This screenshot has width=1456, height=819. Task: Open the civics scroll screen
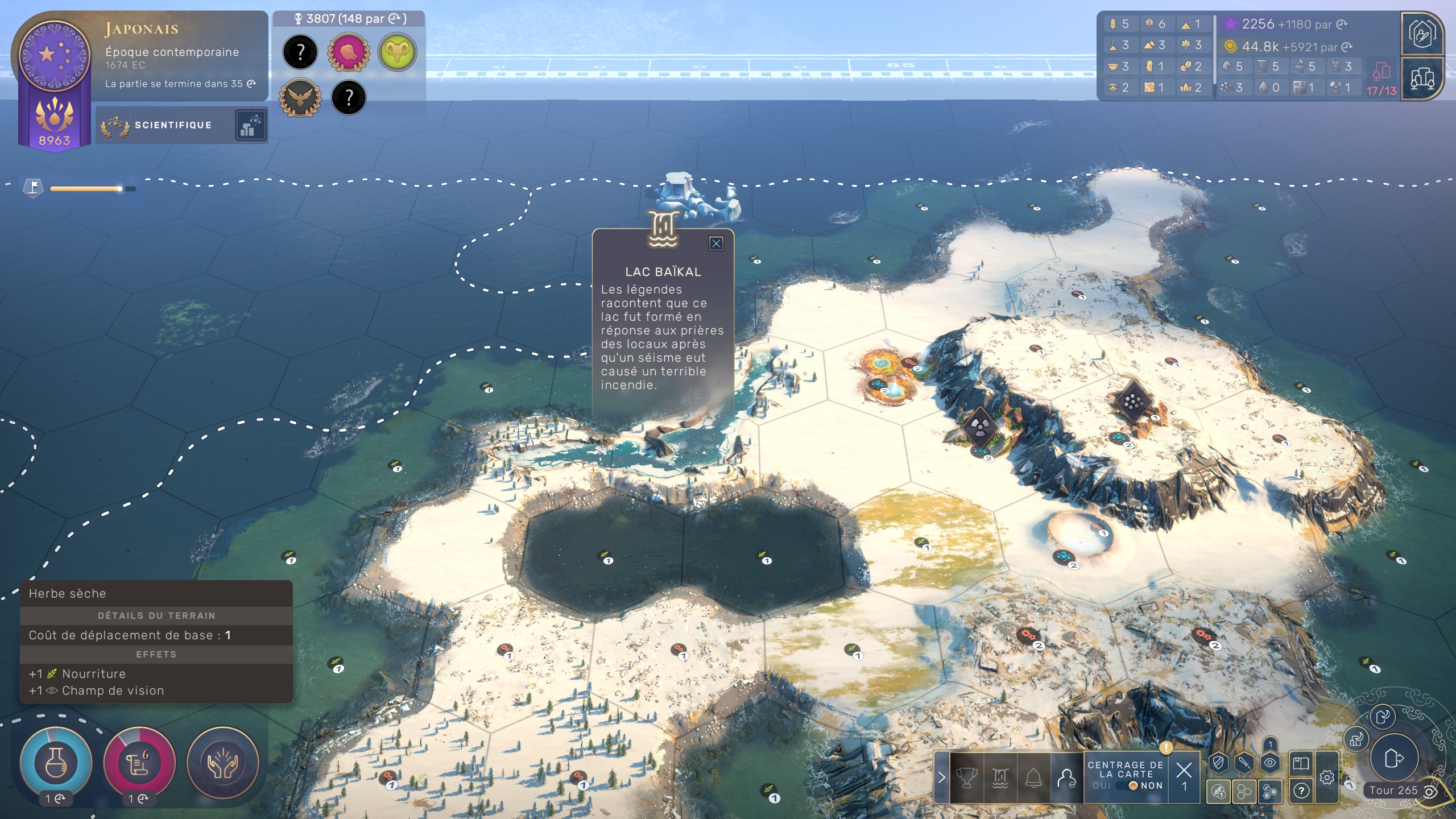[139, 763]
